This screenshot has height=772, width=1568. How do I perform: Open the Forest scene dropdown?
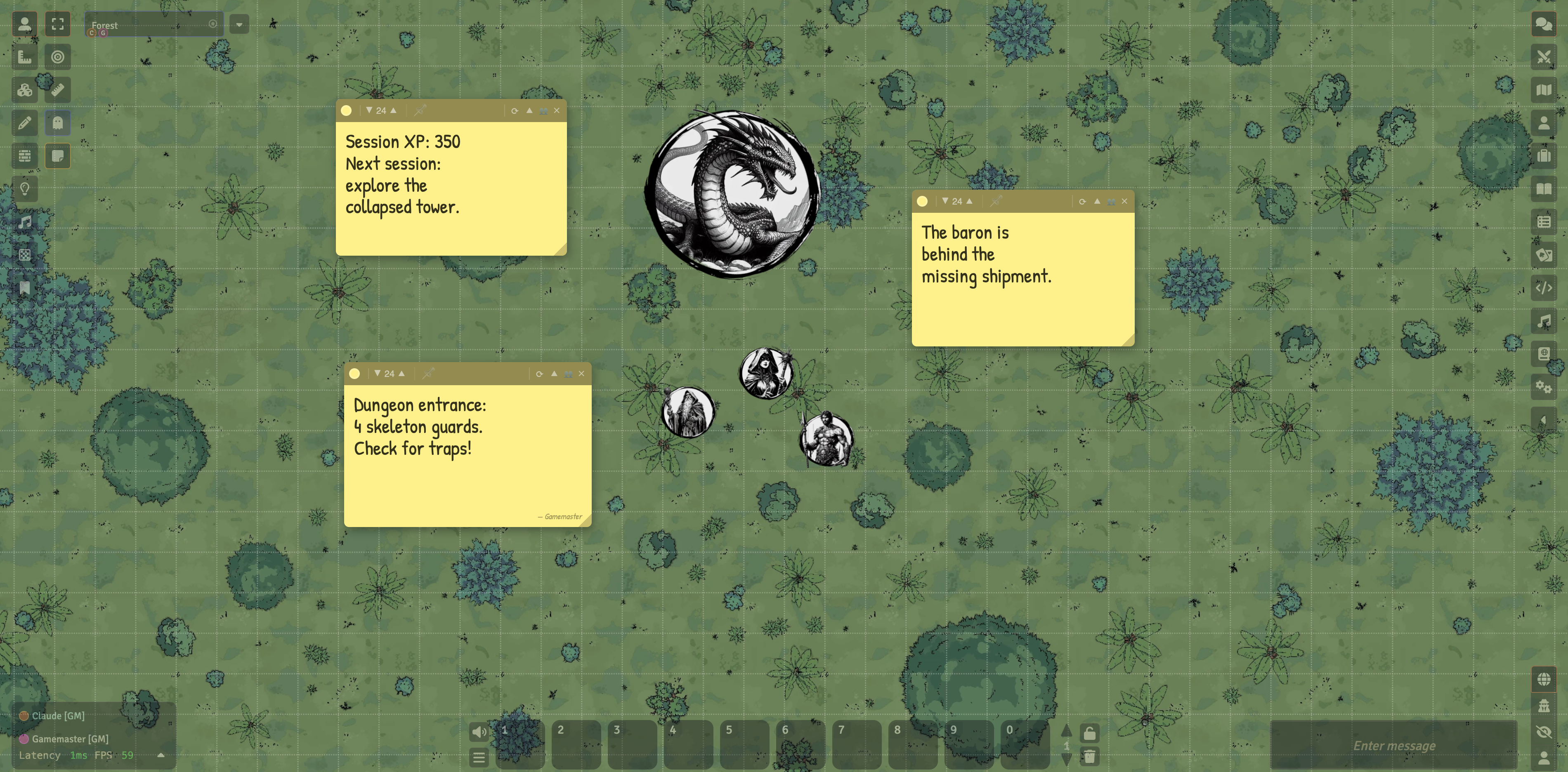tap(239, 24)
